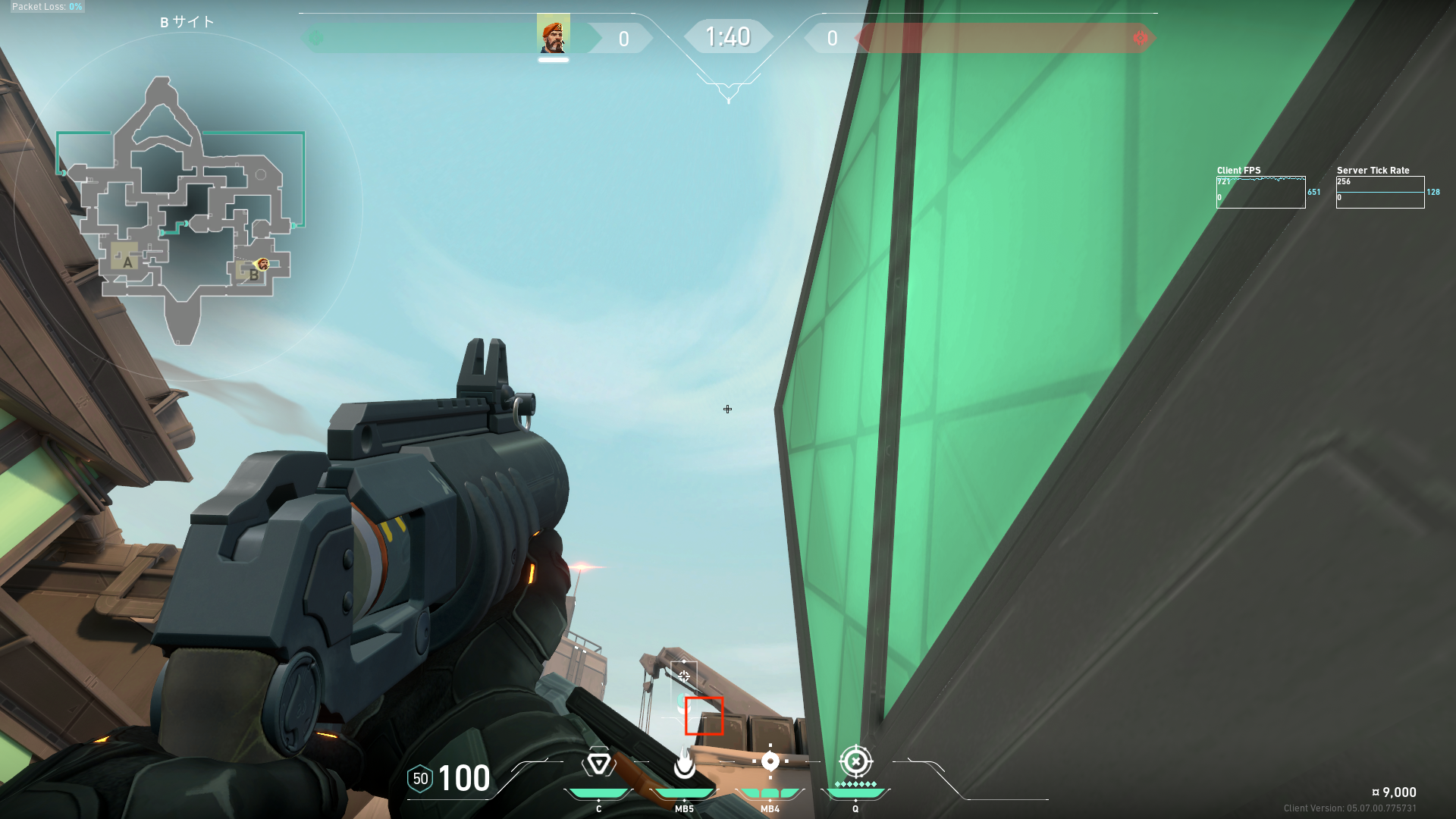The width and height of the screenshot is (1456, 819).
Task: Click the B site marker on minimap
Action: pos(253,275)
